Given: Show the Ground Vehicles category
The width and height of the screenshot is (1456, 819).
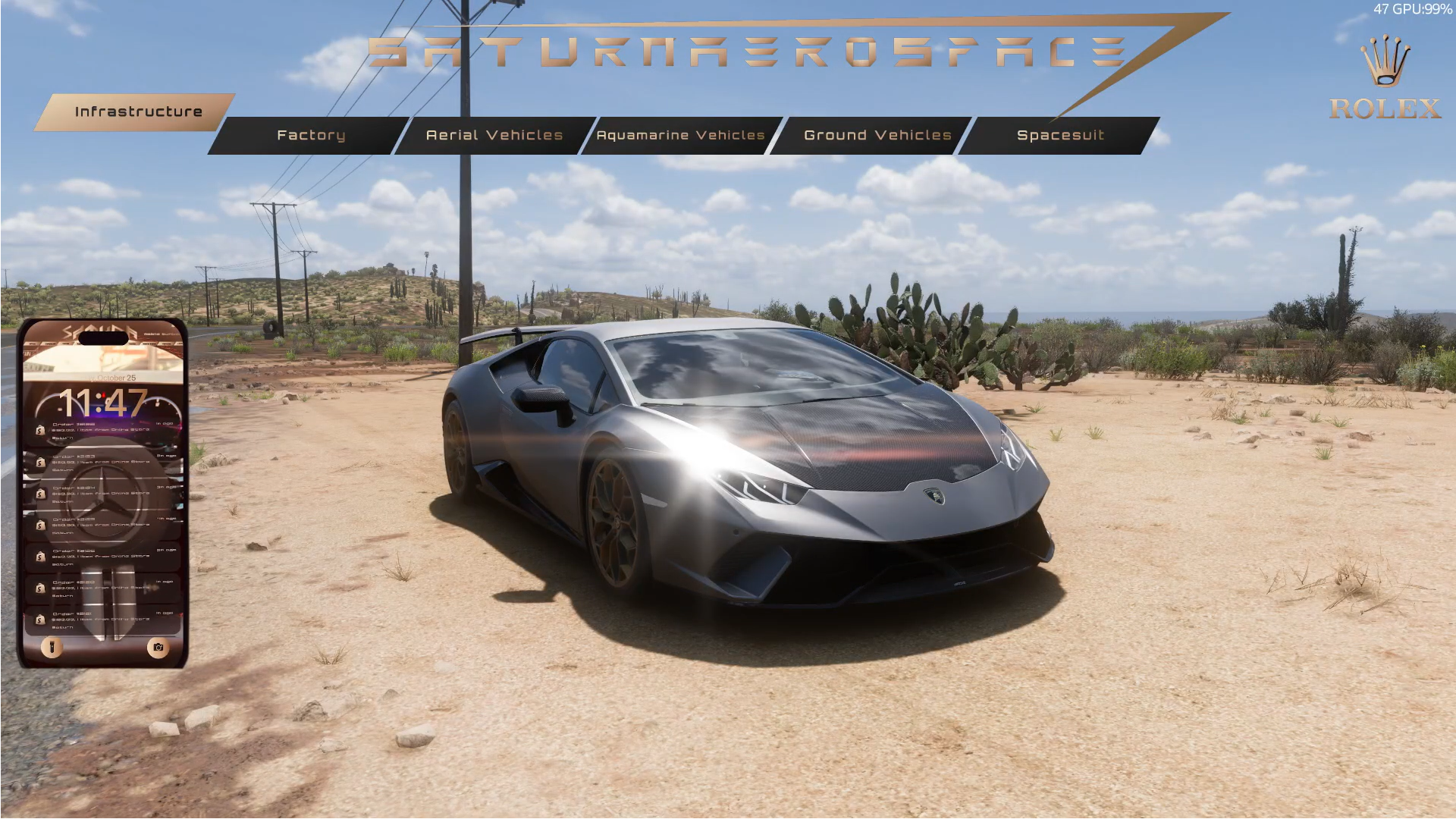Looking at the screenshot, I should 877,136.
